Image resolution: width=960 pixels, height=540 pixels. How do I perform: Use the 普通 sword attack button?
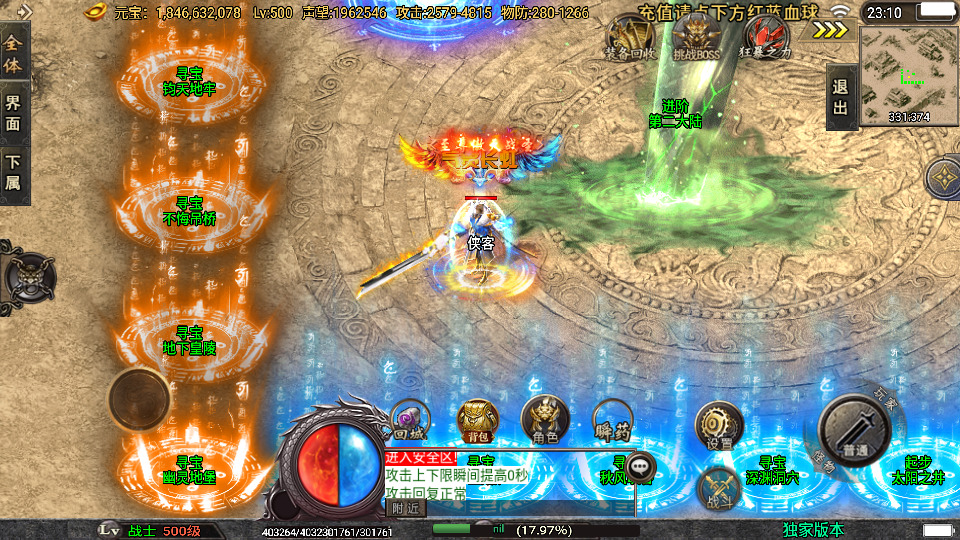(854, 430)
